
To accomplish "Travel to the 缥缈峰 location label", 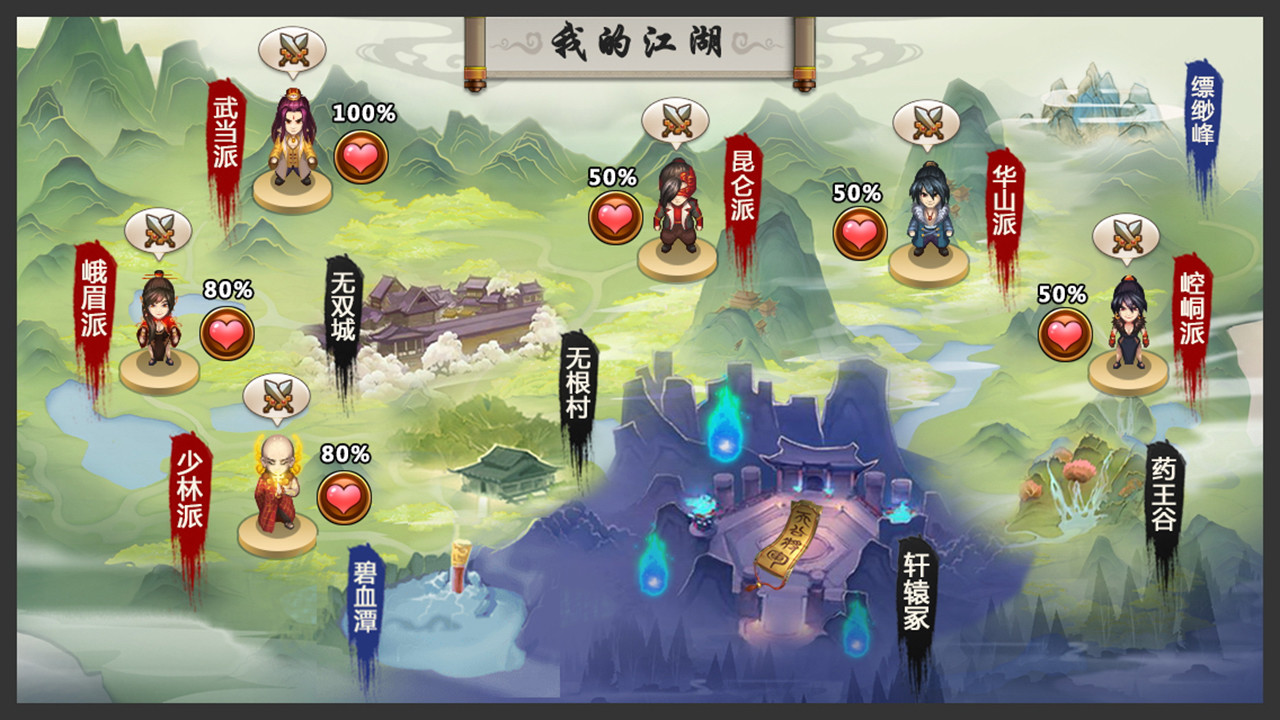I will tap(1203, 112).
